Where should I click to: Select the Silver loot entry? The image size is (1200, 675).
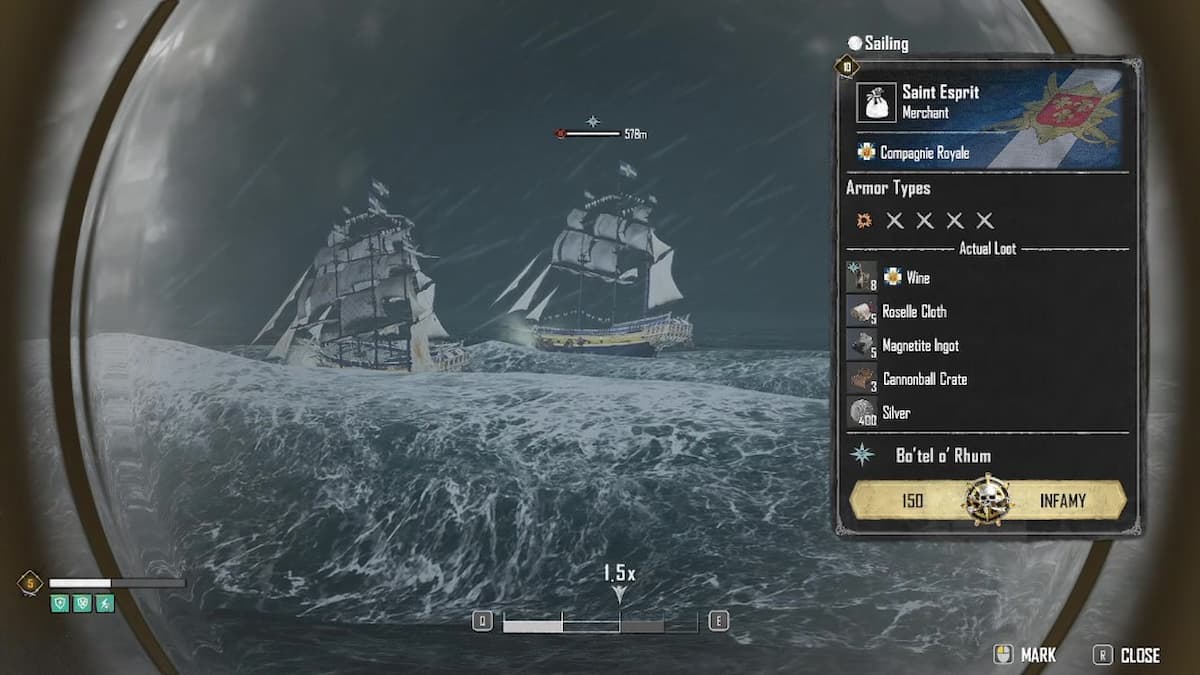coord(895,412)
